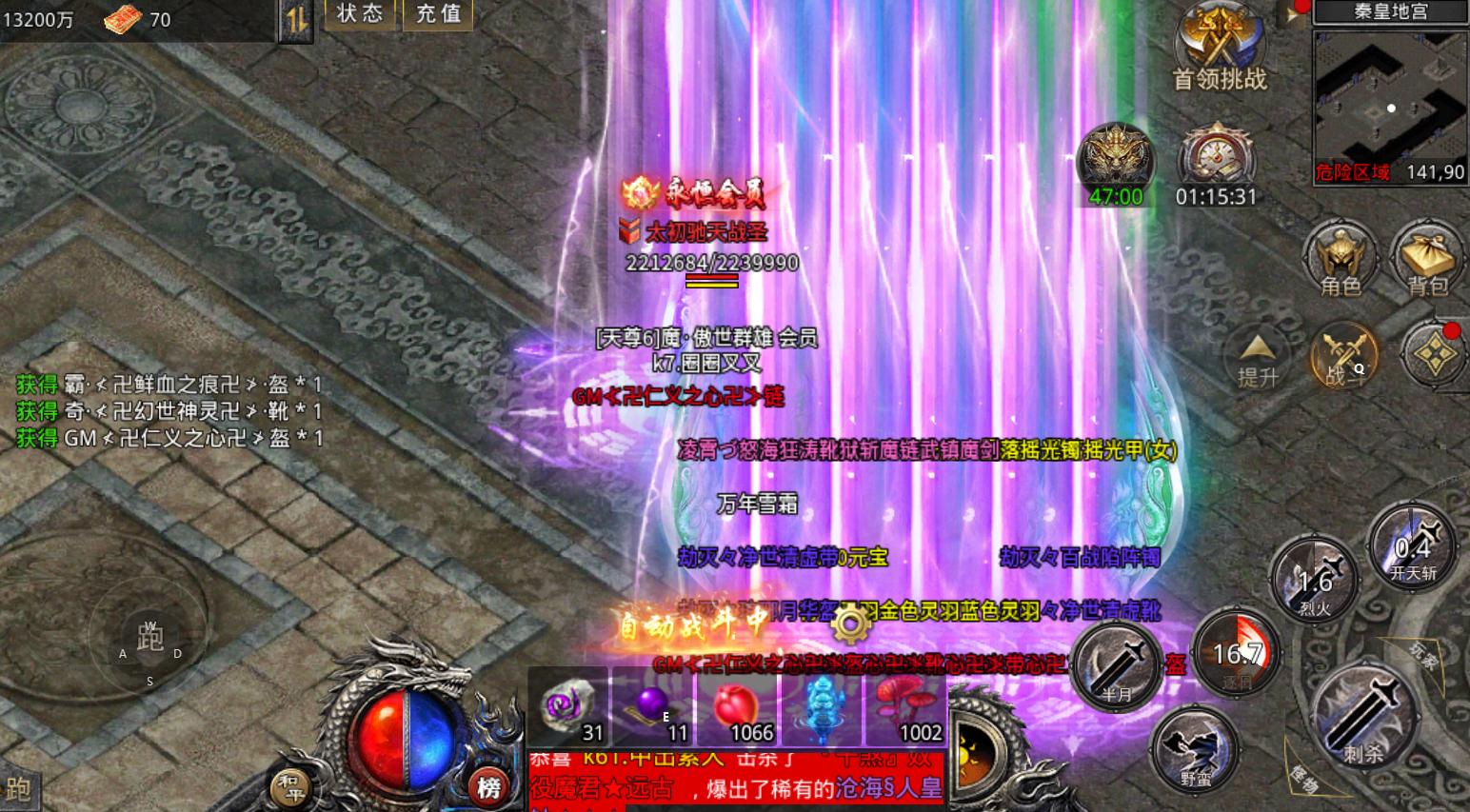Switch to the 状态 status tab
This screenshot has width=1470, height=812.
point(360,14)
